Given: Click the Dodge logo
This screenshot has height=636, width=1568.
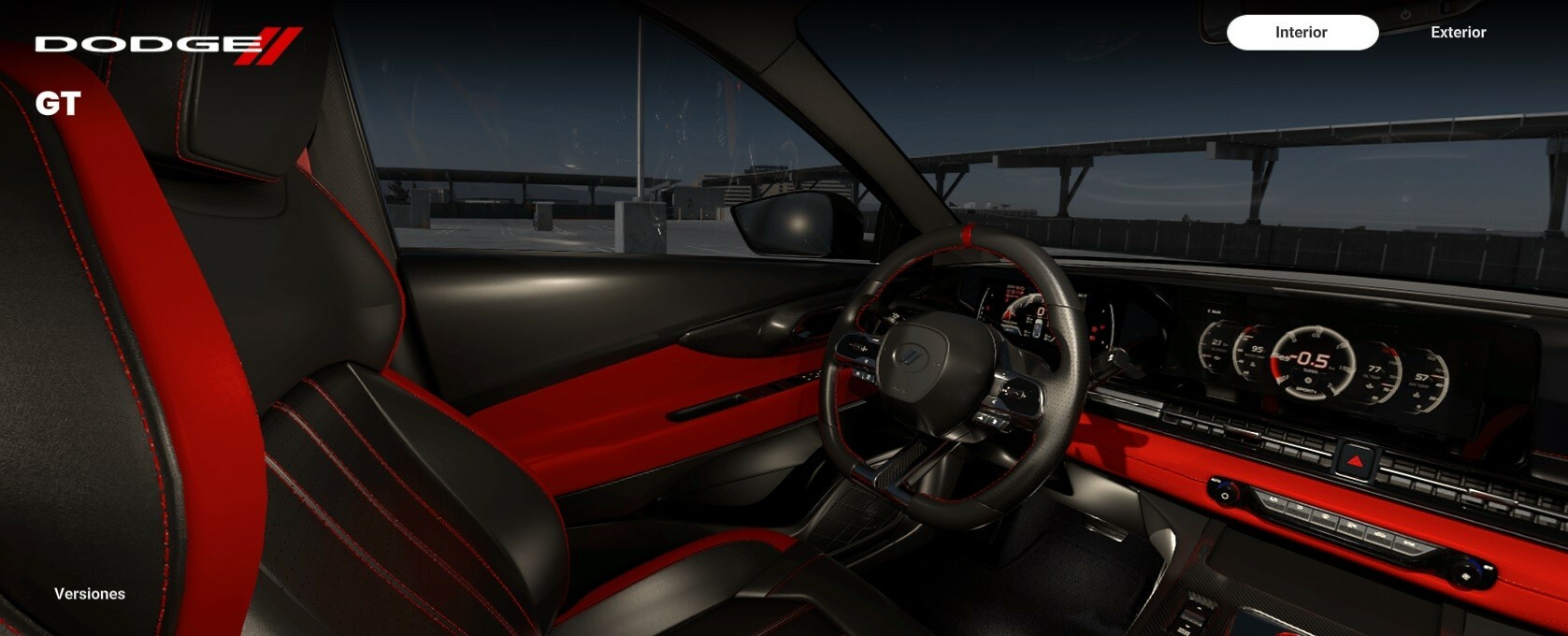Looking at the screenshot, I should [168, 45].
